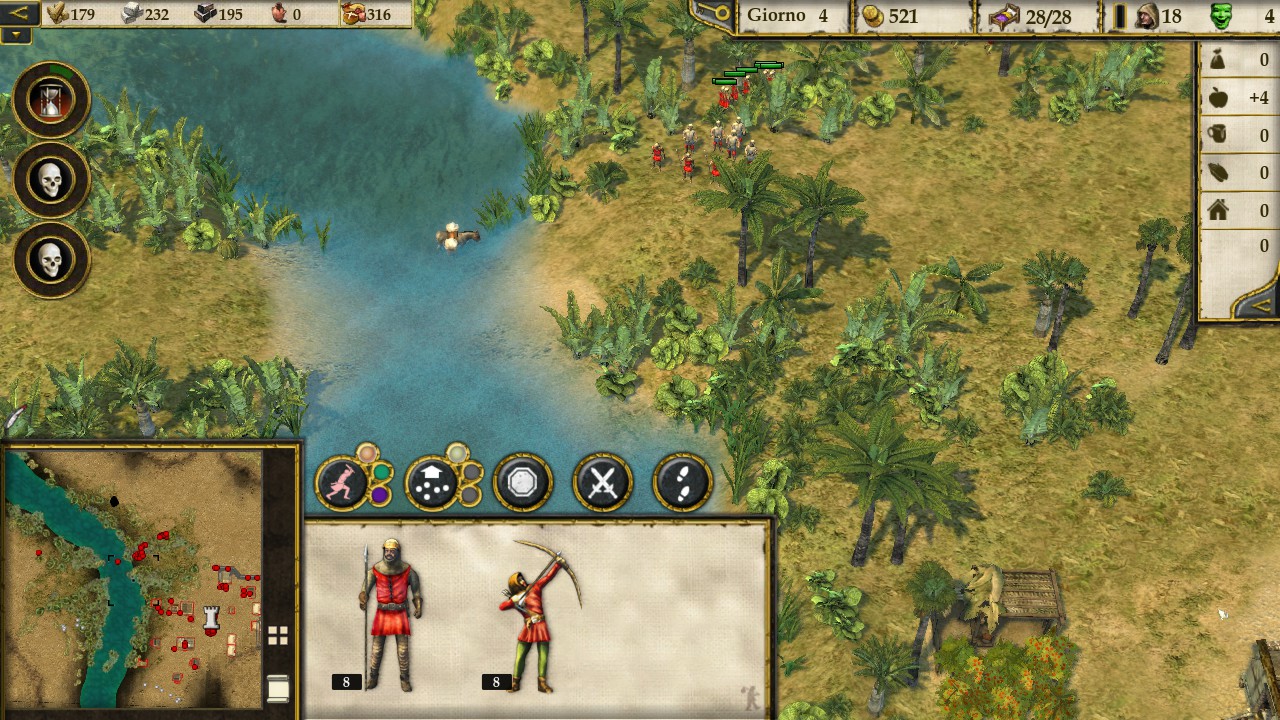The image size is (1280, 720).
Task: Click the hourglass objective timer
Action: [51, 99]
